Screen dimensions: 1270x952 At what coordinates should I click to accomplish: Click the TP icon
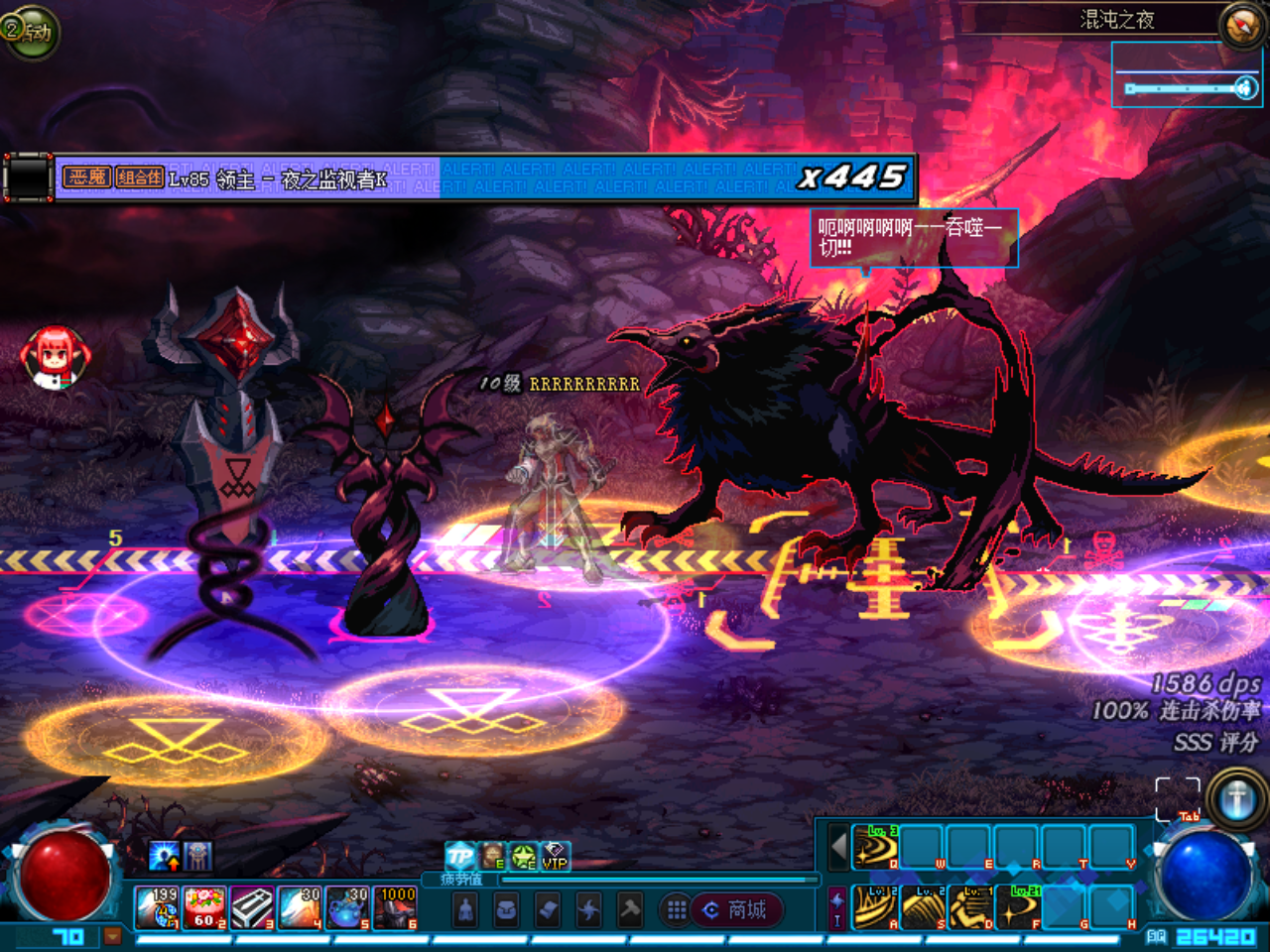[x=459, y=856]
